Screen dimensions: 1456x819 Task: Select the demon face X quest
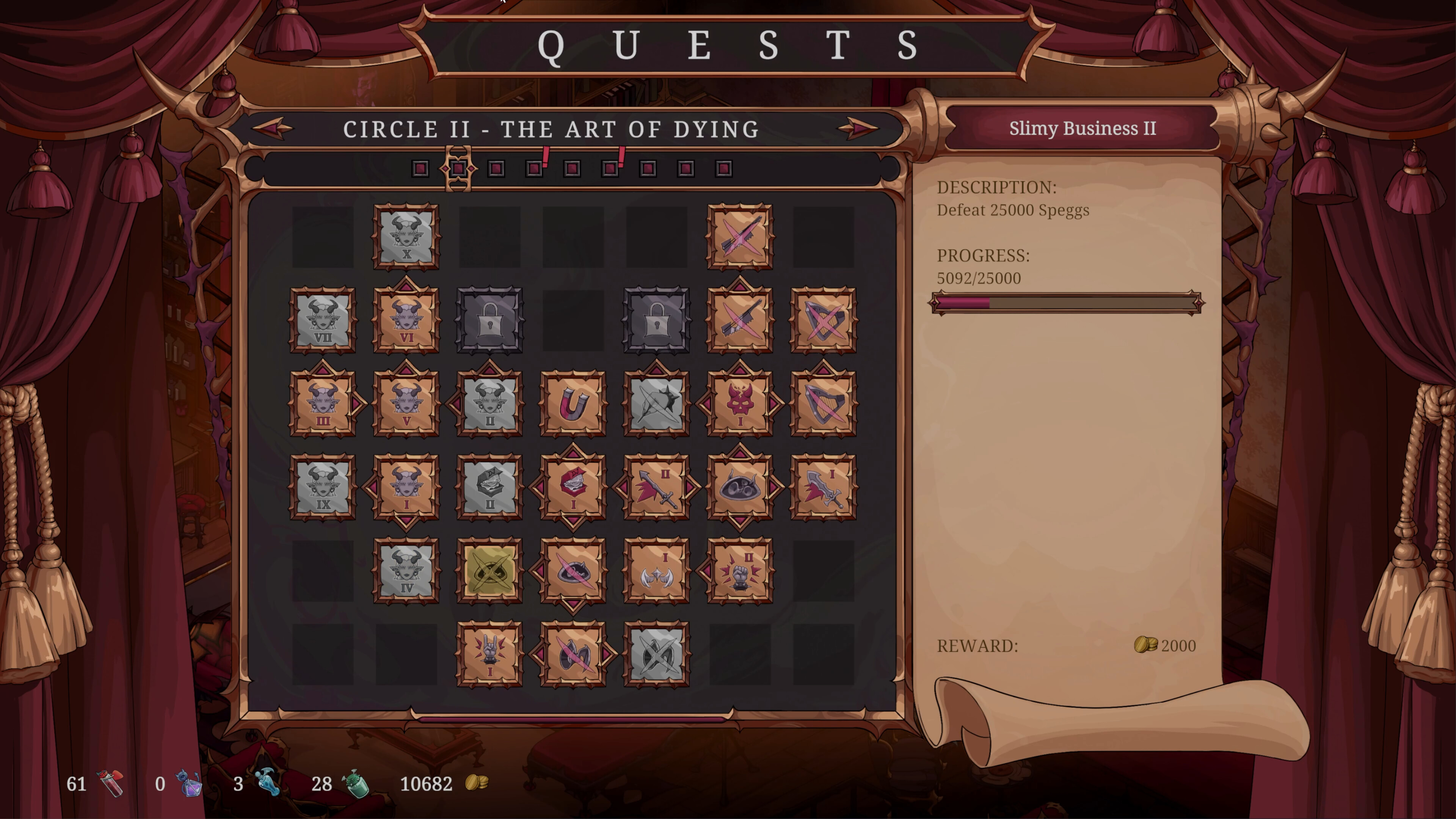click(406, 237)
